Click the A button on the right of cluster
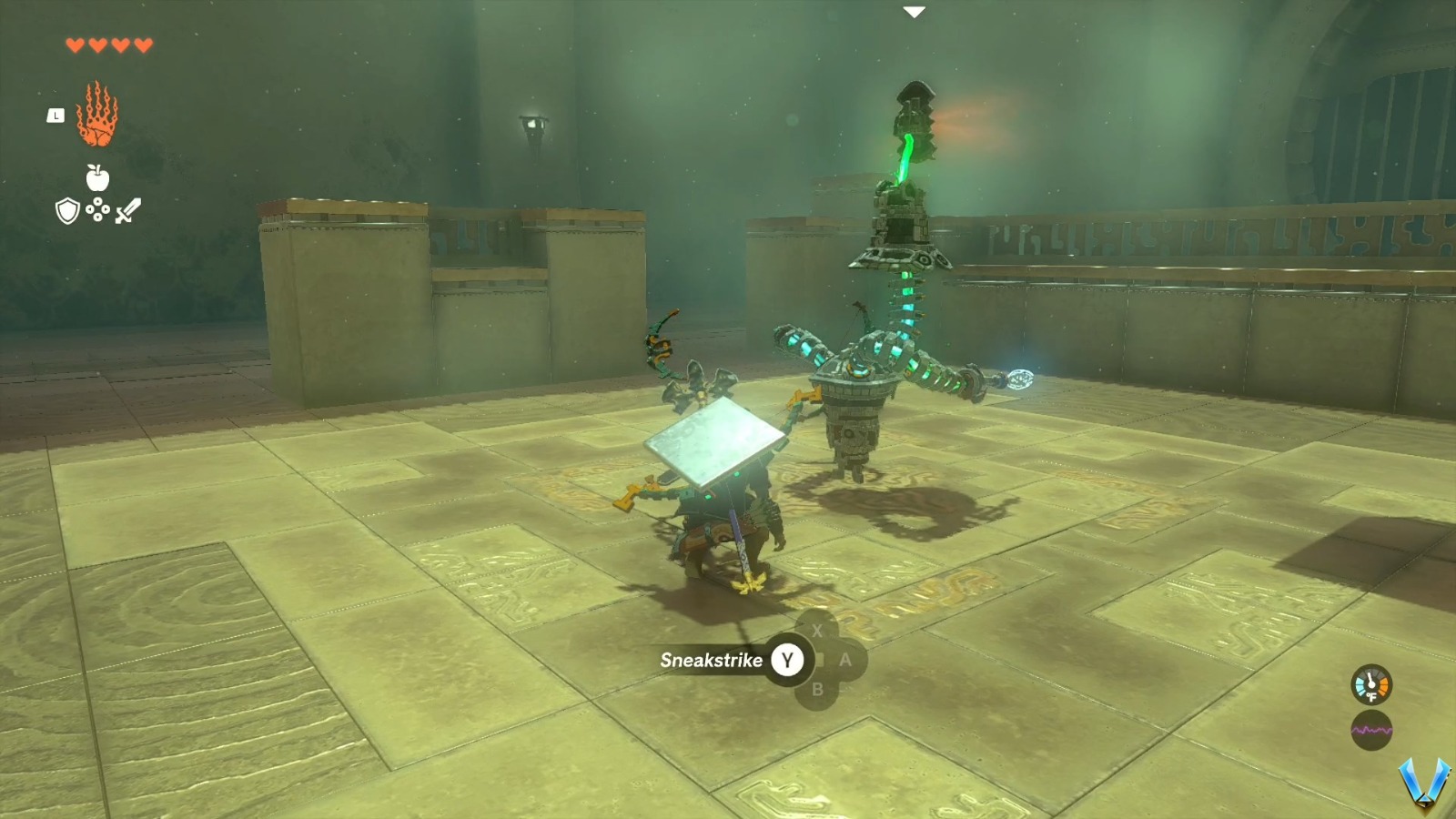Viewport: 1456px width, 819px height. (x=846, y=662)
